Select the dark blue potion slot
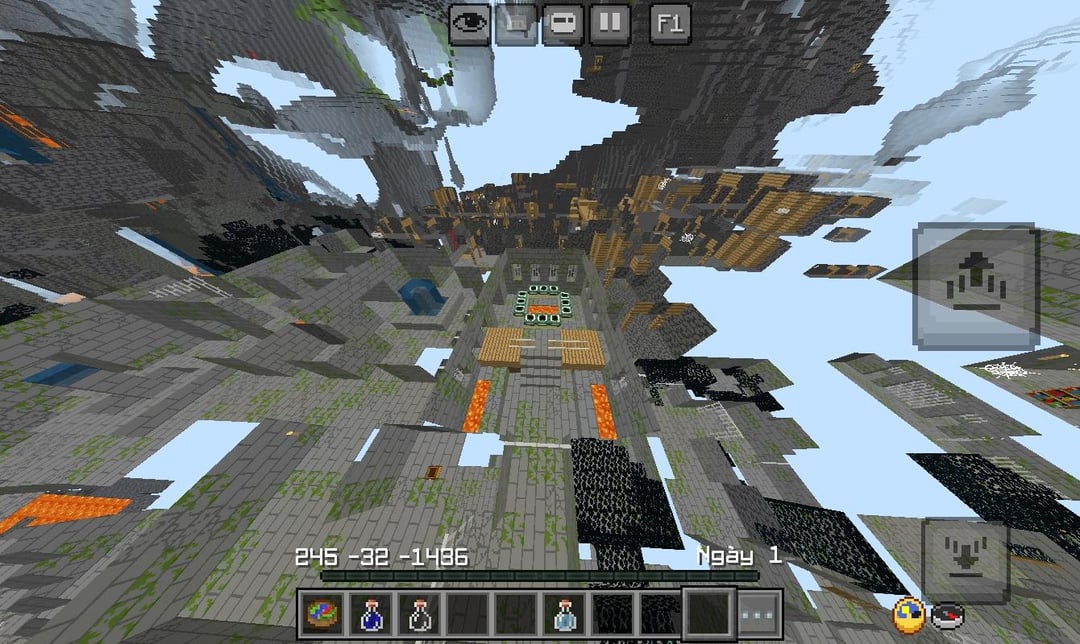This screenshot has width=1080, height=644. coord(370,613)
